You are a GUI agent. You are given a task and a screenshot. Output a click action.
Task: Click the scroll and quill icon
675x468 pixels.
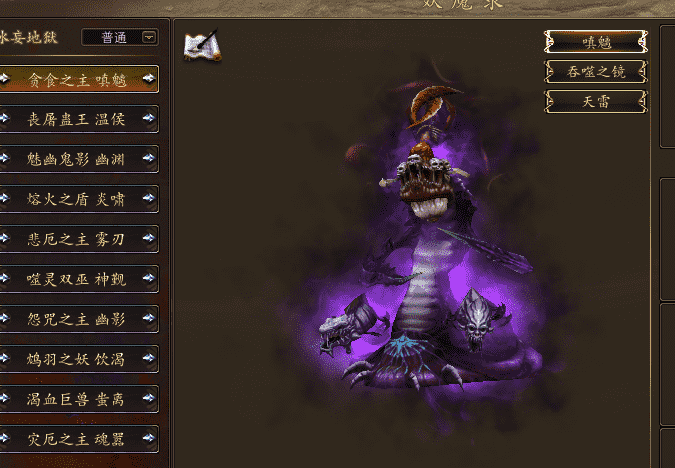(x=202, y=45)
